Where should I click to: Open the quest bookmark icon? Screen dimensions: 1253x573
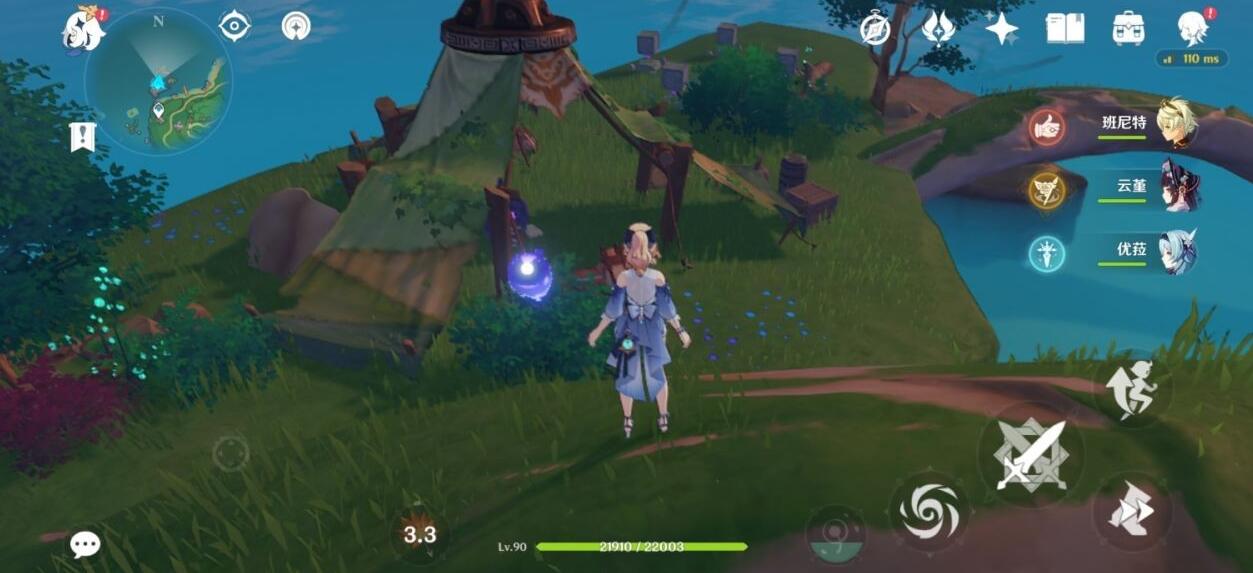(82, 137)
